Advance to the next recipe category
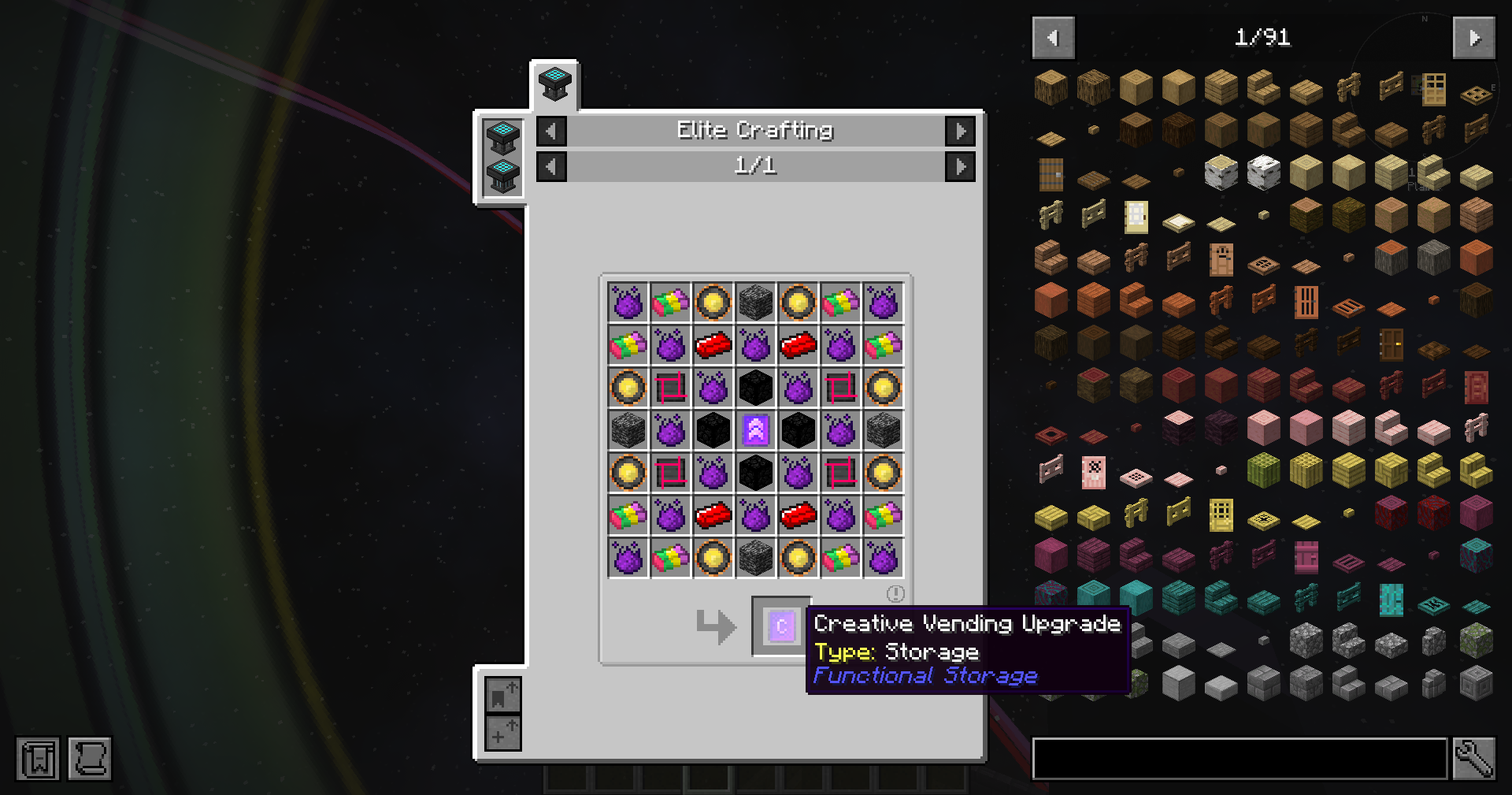1512x795 pixels. [960, 131]
